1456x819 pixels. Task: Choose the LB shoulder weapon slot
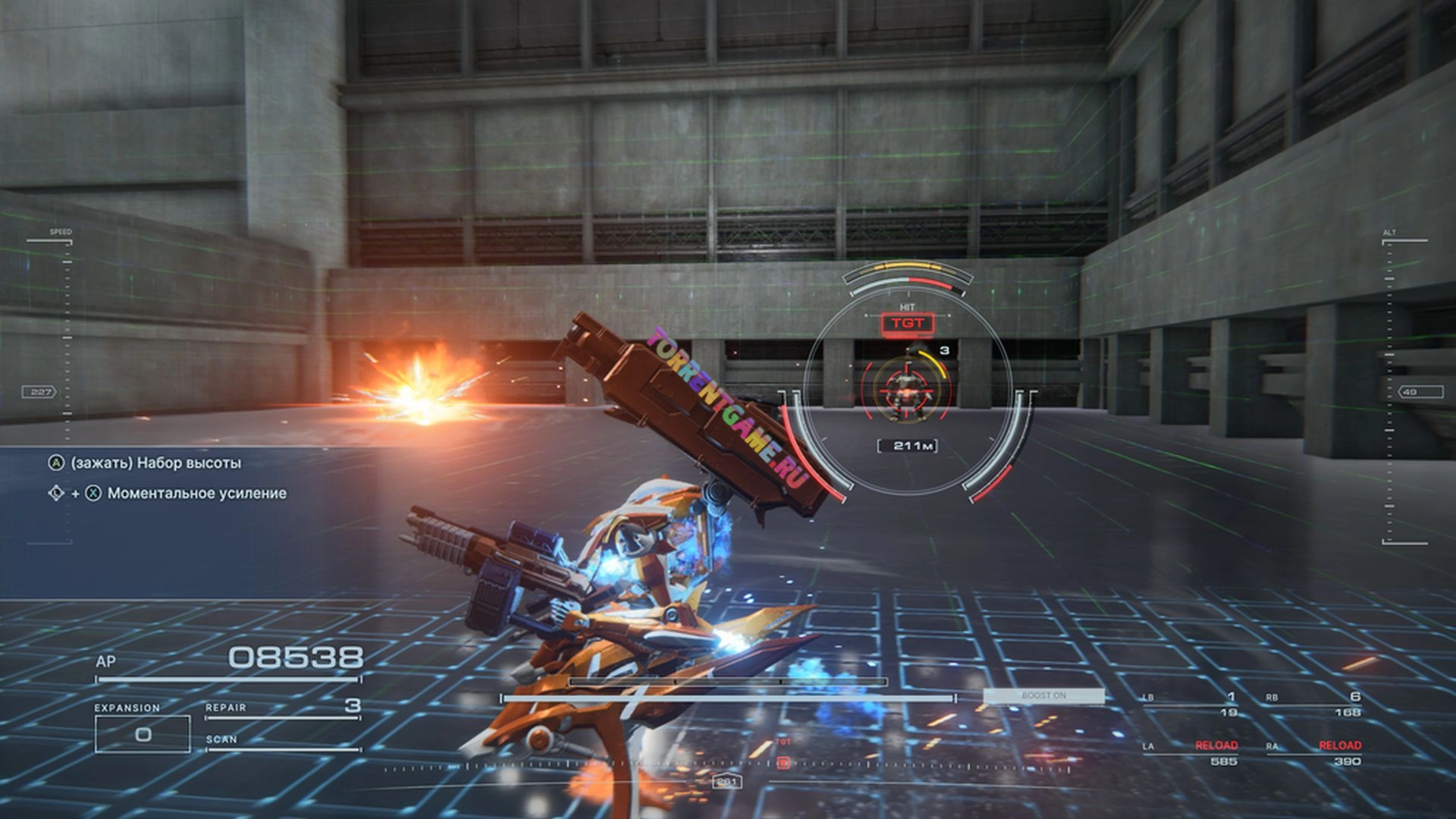click(1191, 704)
